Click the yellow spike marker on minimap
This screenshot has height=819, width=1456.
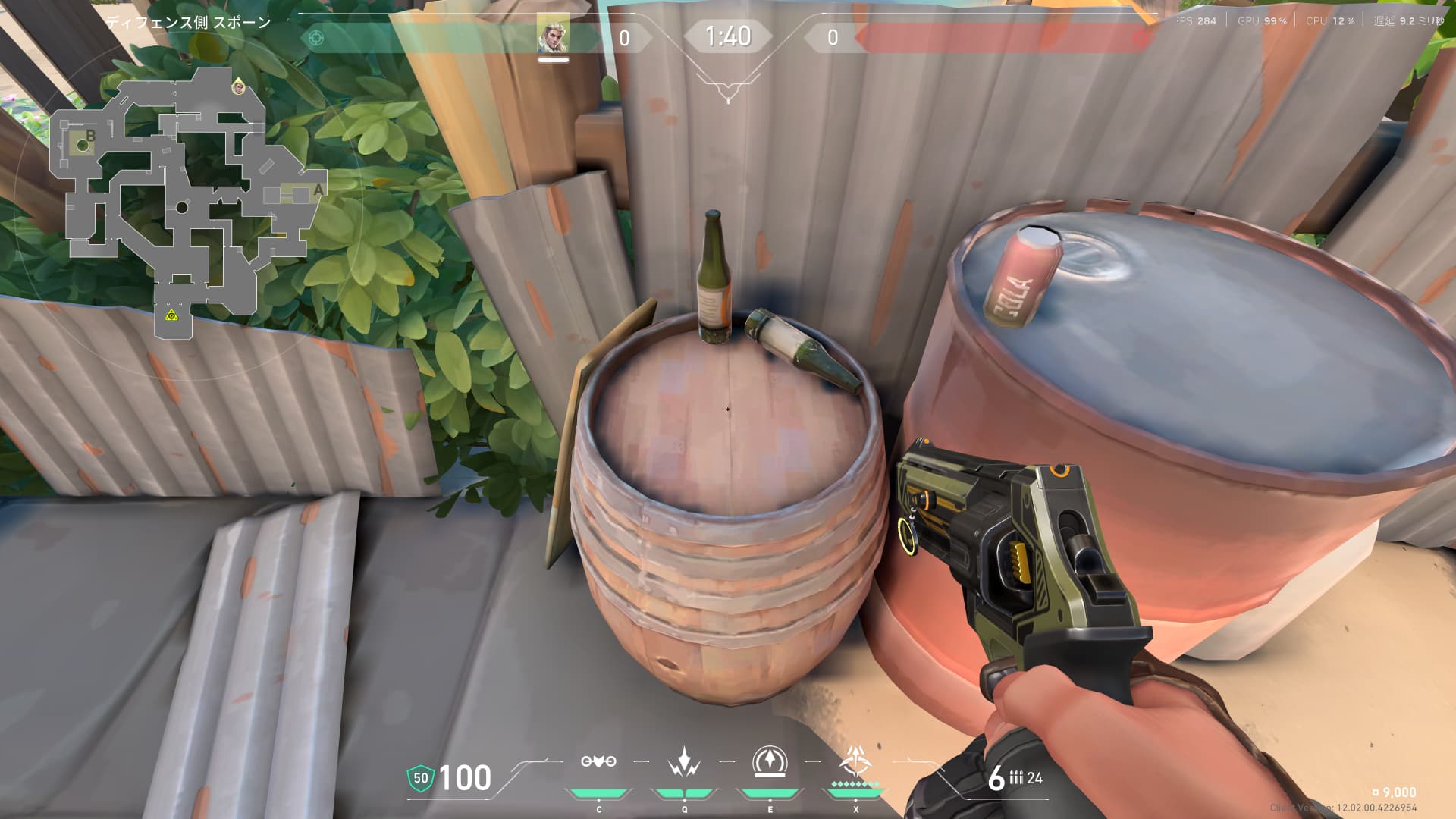pyautogui.click(x=172, y=315)
